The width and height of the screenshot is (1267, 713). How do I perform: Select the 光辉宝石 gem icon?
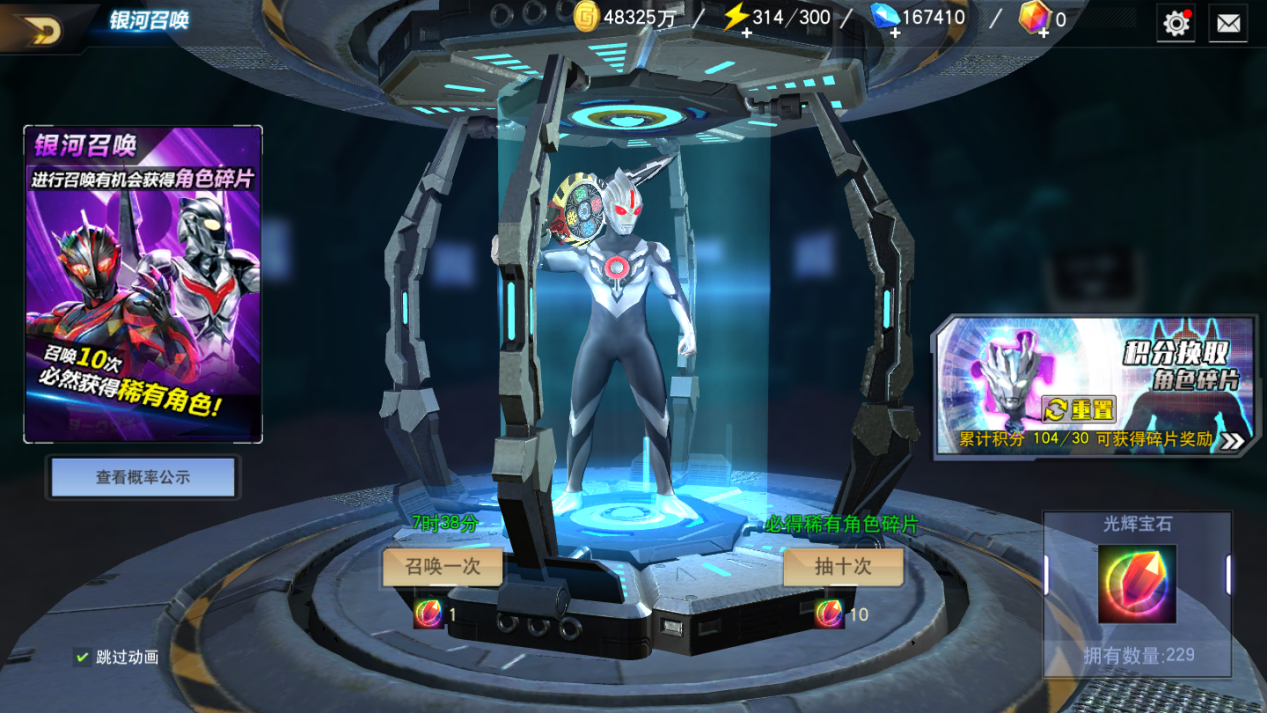(x=1137, y=584)
